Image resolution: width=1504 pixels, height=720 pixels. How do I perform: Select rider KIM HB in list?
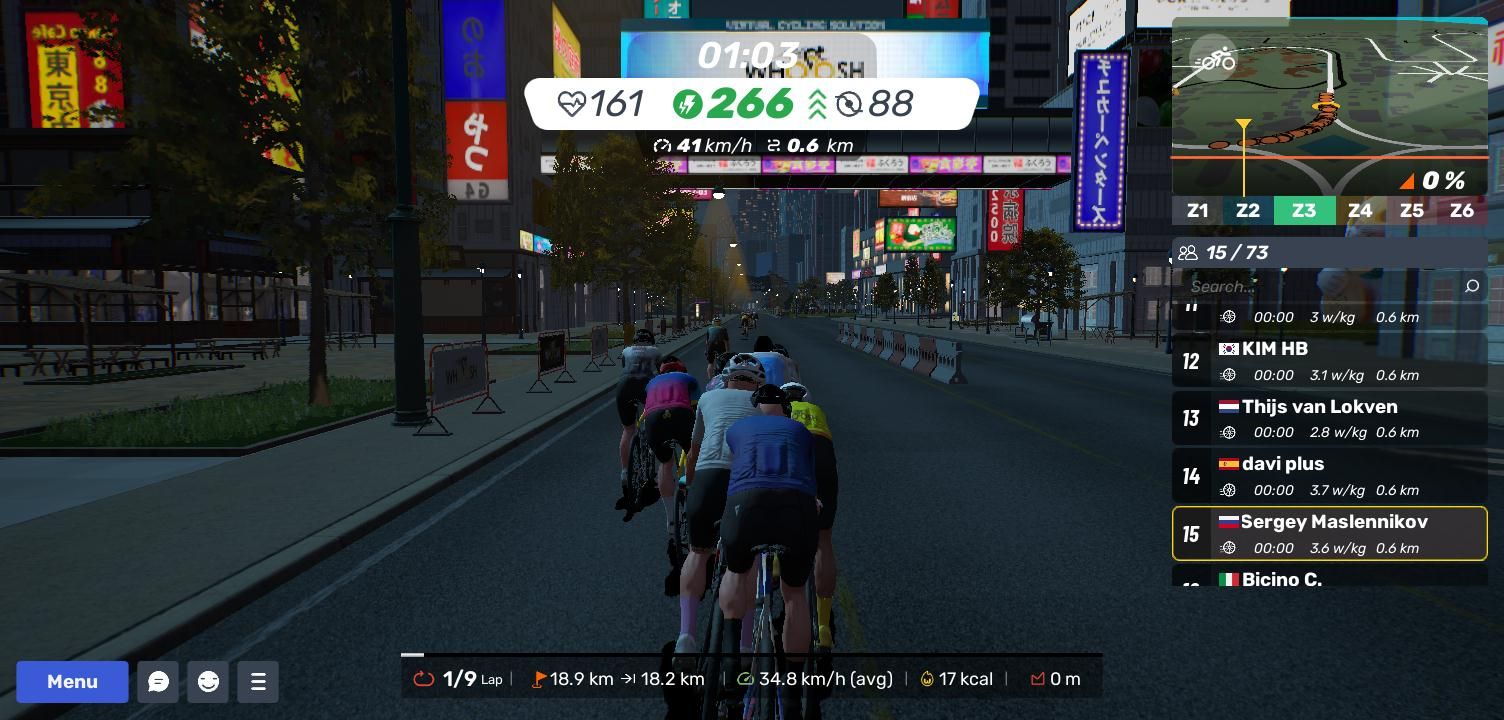(x=1329, y=360)
